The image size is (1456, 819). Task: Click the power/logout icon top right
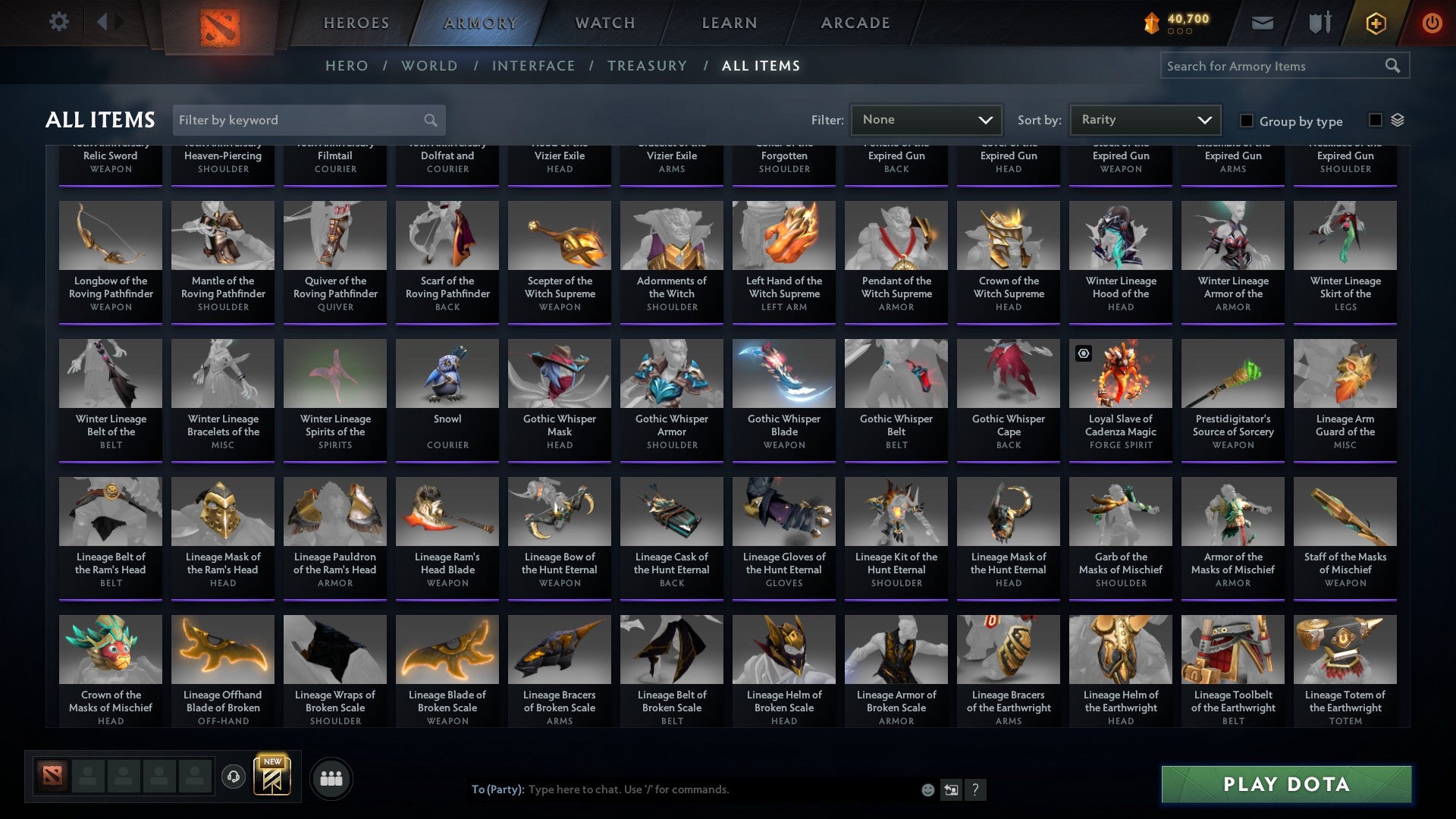click(x=1432, y=22)
